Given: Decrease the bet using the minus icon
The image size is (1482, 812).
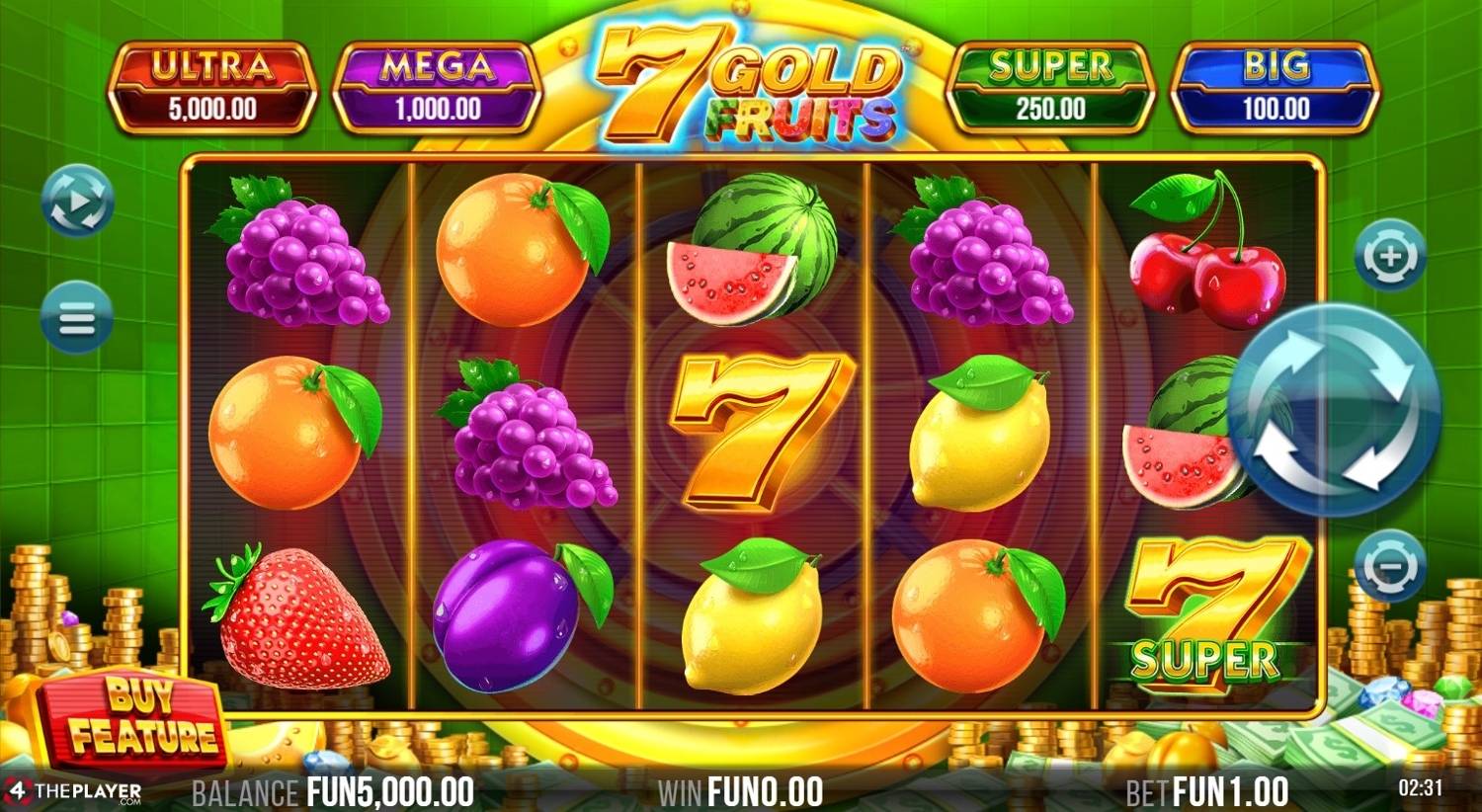Looking at the screenshot, I should click(1387, 561).
